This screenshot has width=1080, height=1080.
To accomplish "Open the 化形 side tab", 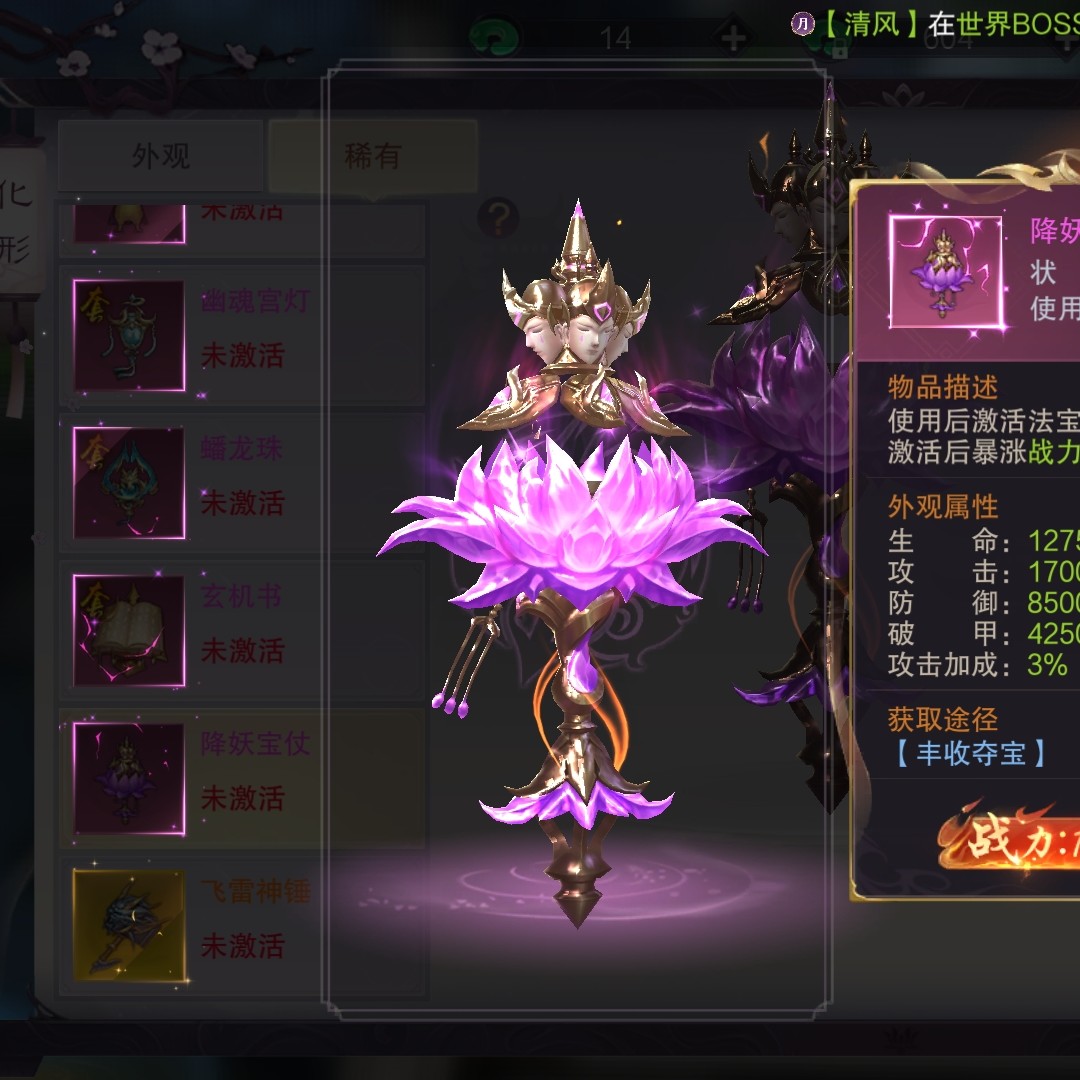I will [16, 222].
